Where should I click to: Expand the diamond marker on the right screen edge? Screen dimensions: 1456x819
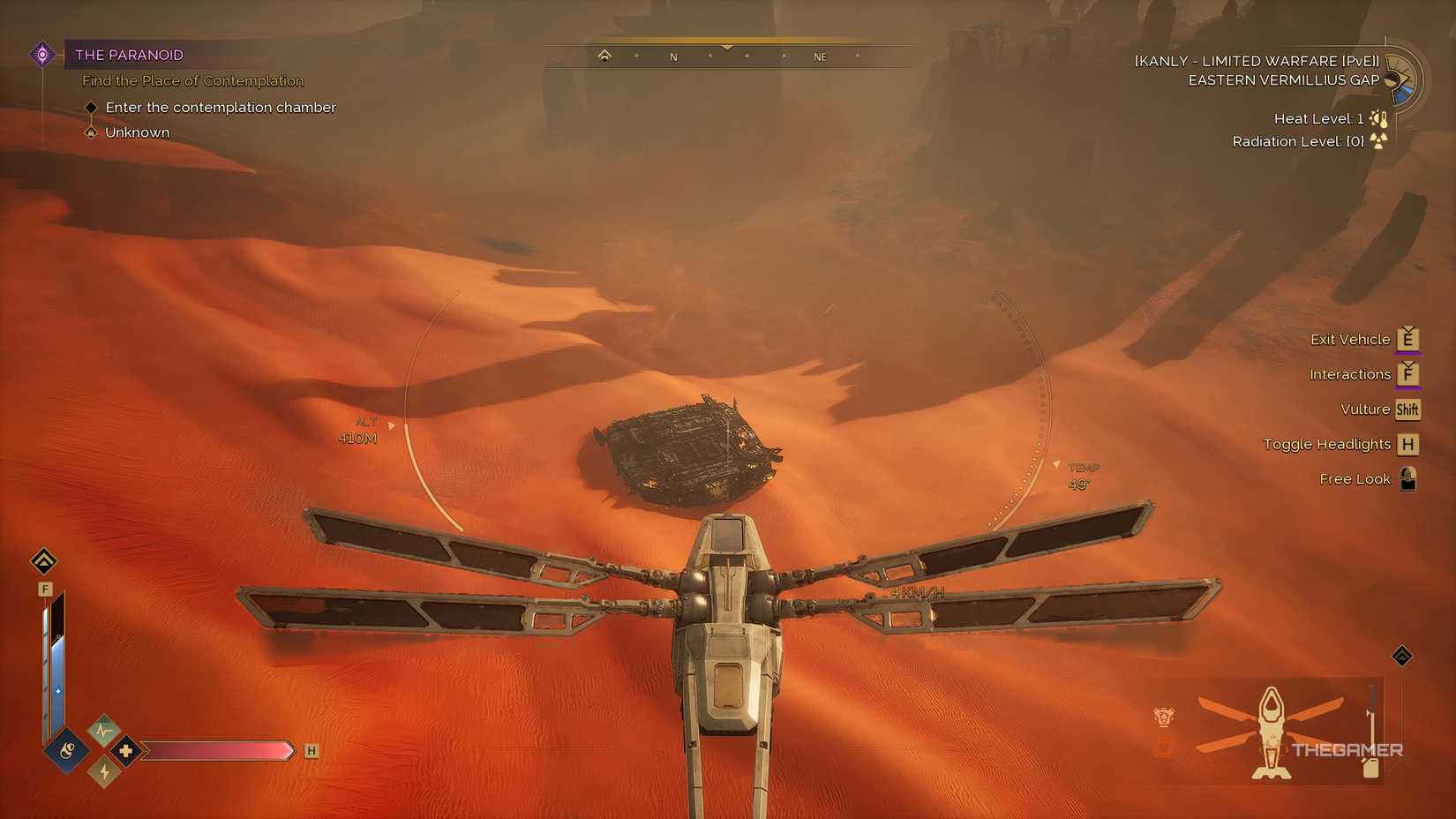pyautogui.click(x=1402, y=656)
